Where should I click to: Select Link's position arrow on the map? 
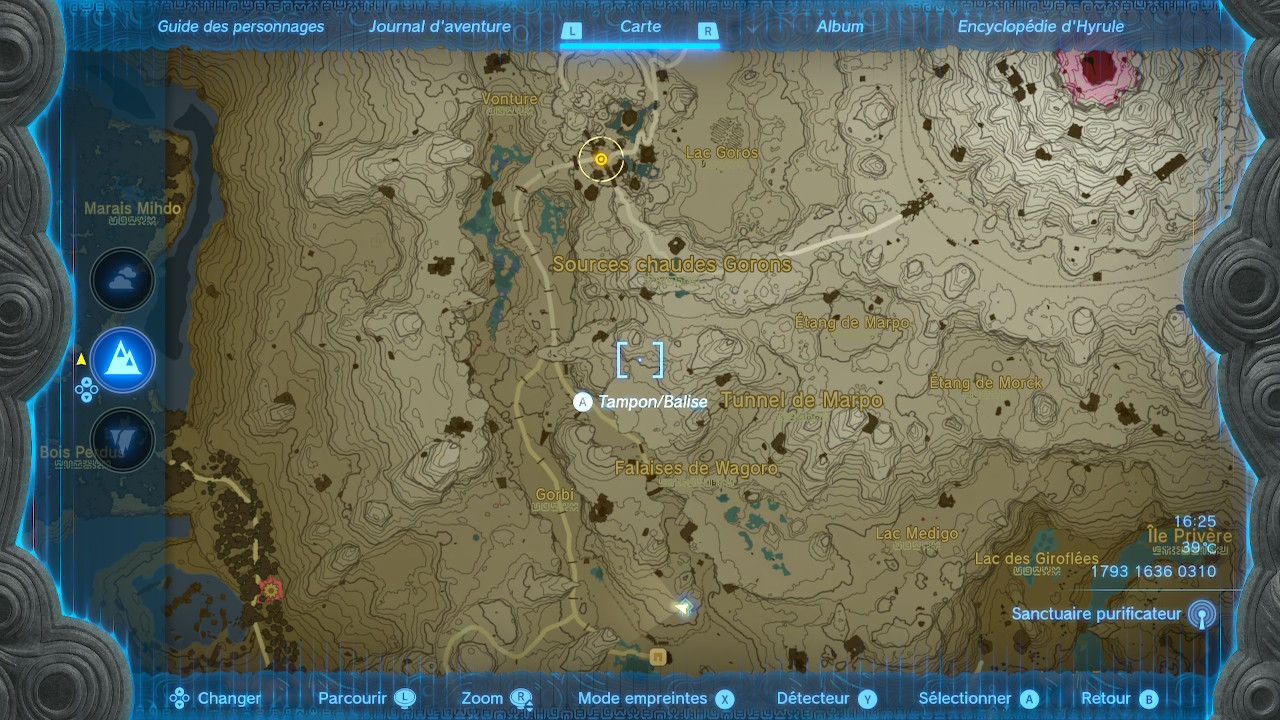coord(683,607)
